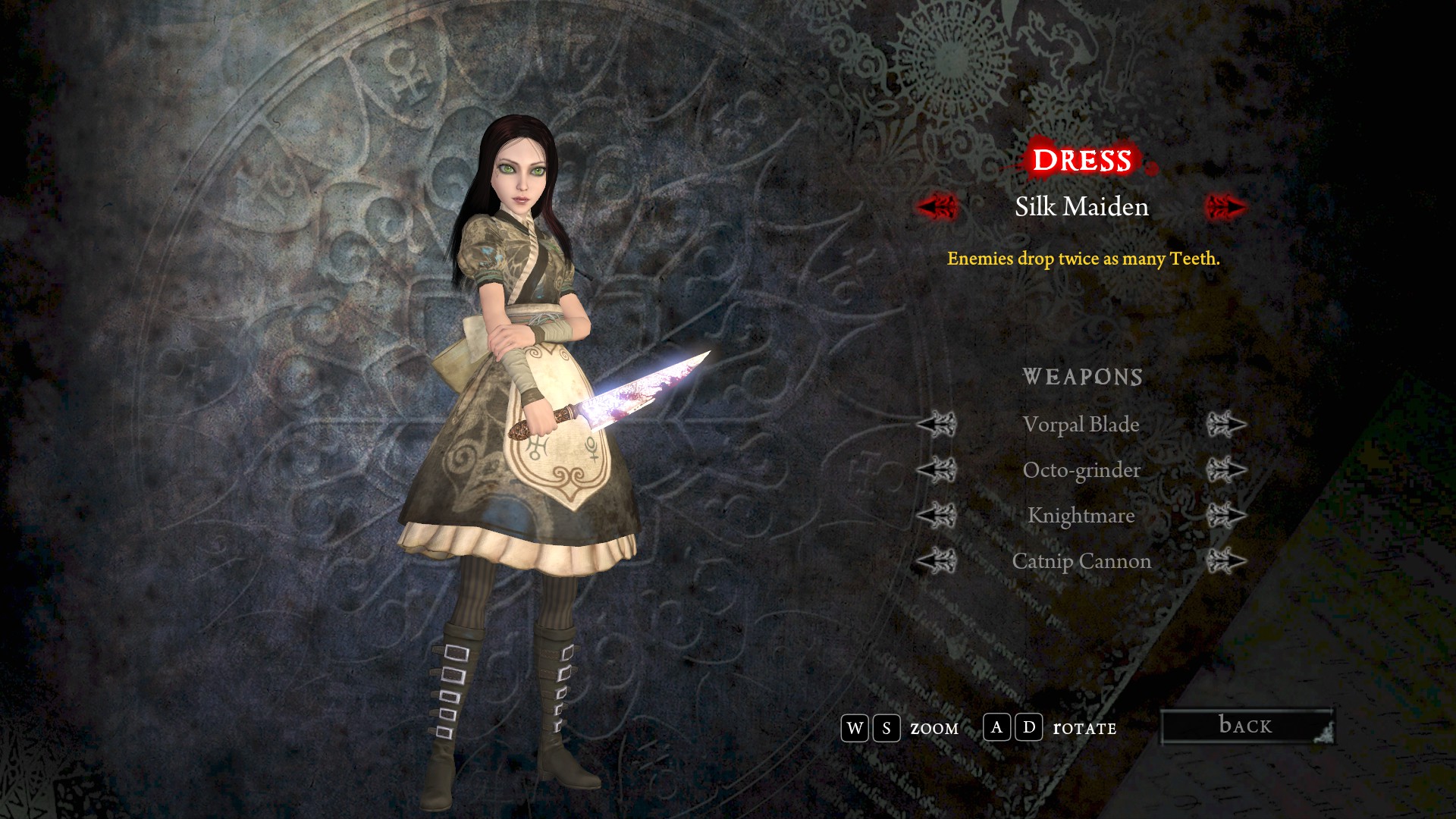Change Octo-grinder skin using its right arrow
1456x819 pixels.
[1226, 470]
